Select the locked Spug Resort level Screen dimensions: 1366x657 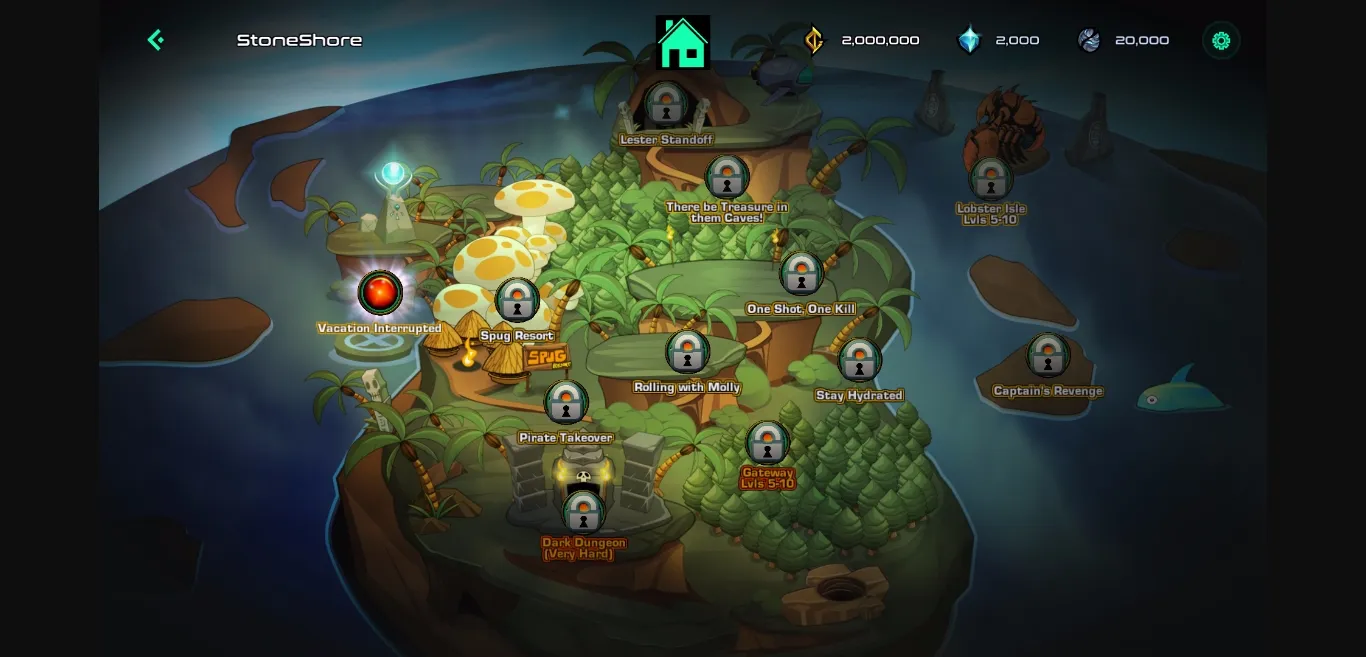pyautogui.click(x=517, y=300)
